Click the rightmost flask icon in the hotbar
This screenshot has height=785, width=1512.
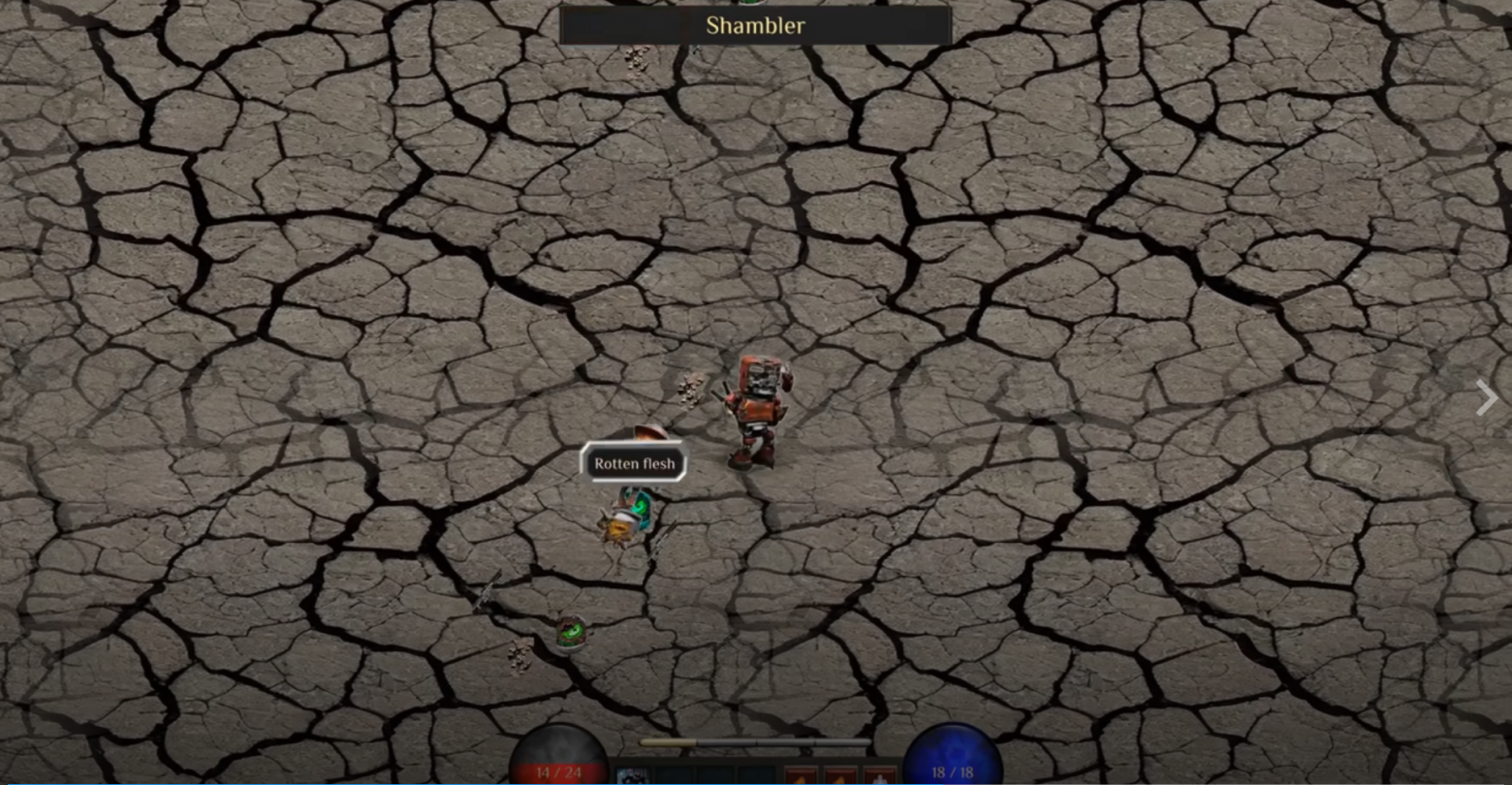tap(883, 773)
